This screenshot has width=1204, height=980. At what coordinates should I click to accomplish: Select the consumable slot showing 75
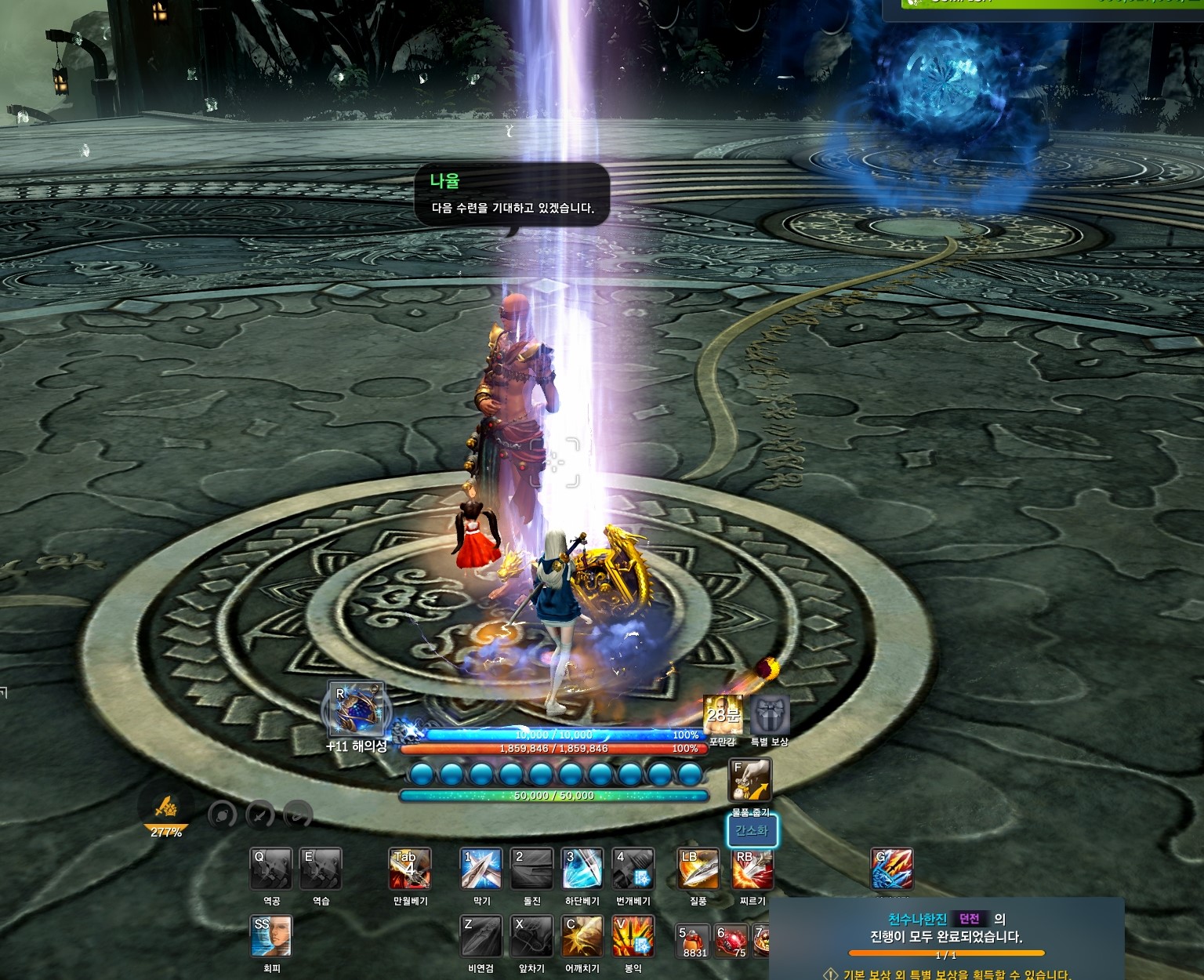point(732,940)
